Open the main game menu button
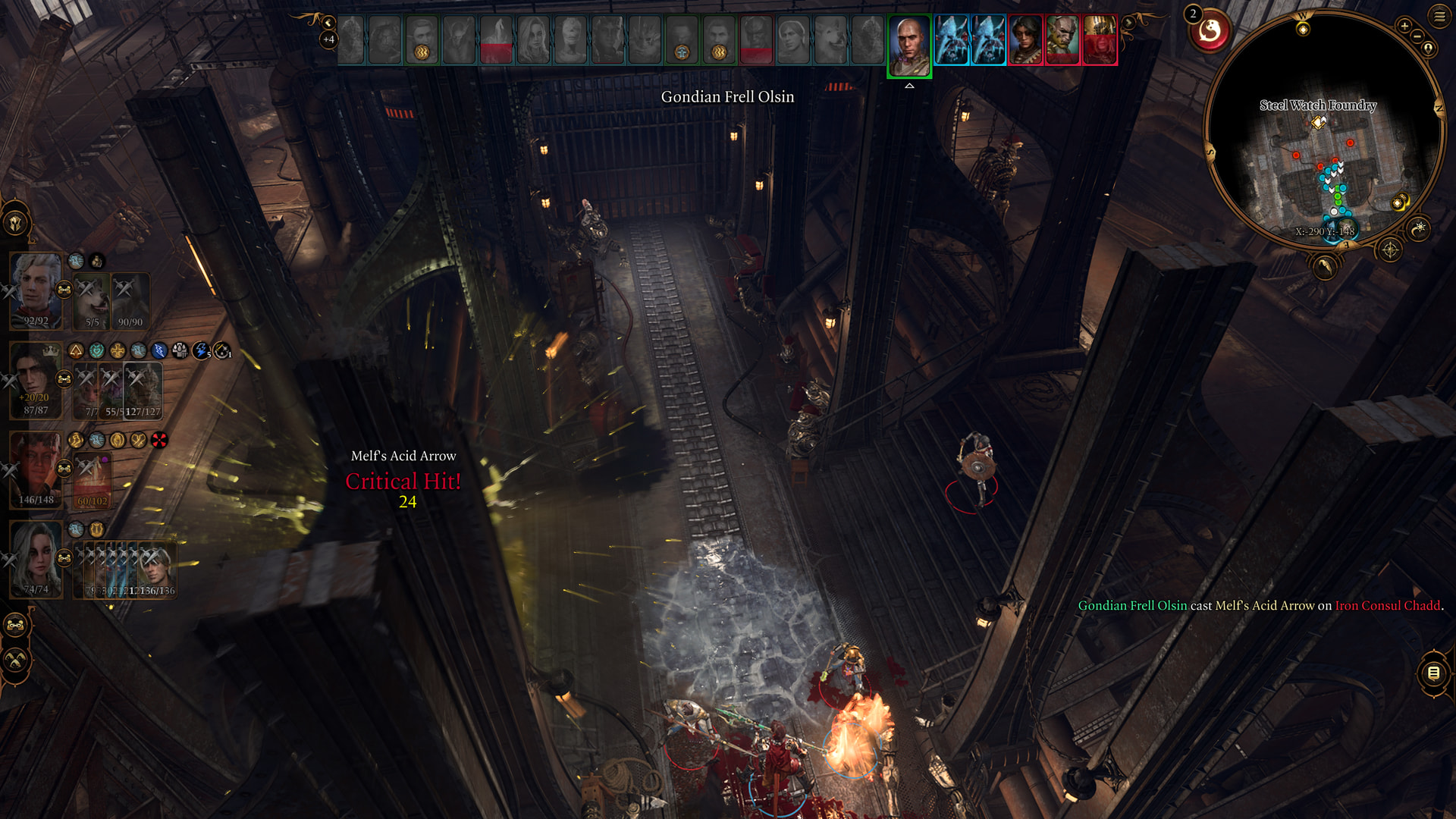Screen dimensions: 1456x819 click(x=1439, y=16)
